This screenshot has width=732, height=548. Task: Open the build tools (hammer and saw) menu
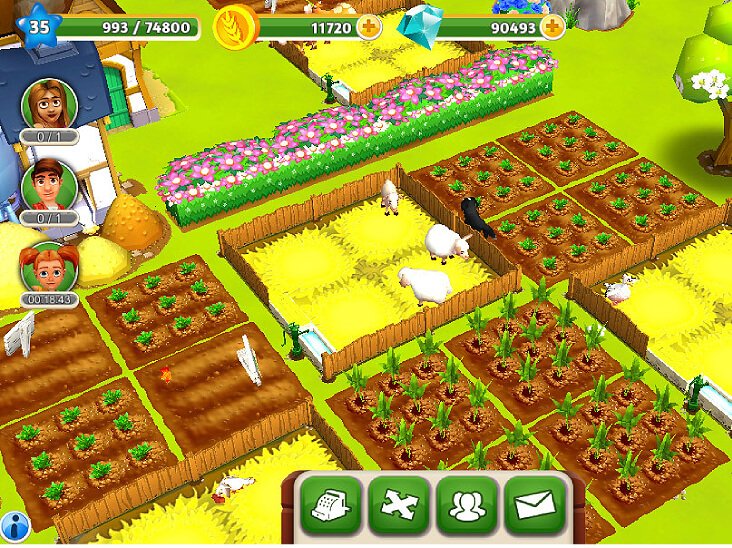pyautogui.click(x=399, y=505)
